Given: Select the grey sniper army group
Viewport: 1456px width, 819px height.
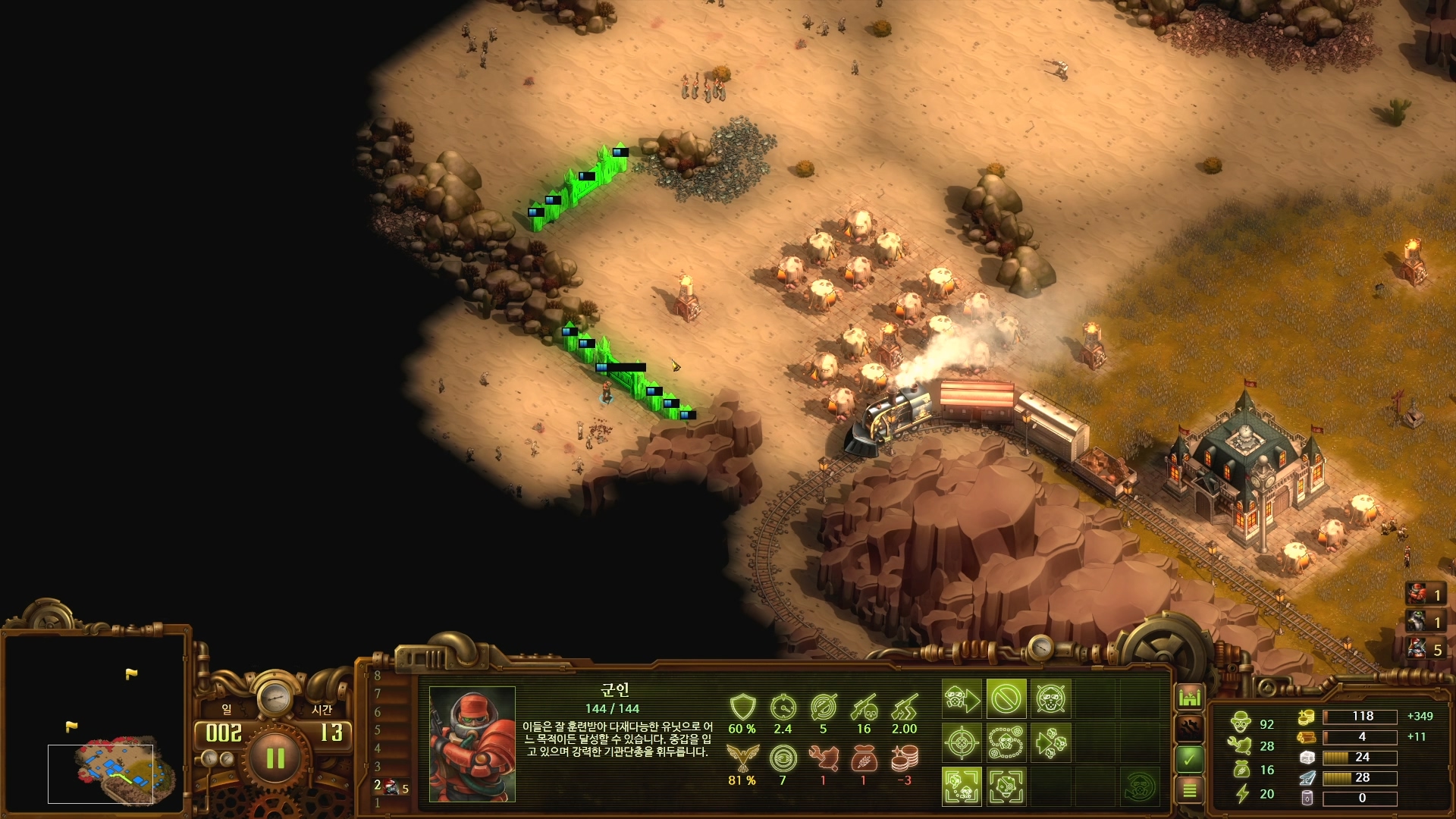Looking at the screenshot, I should tap(1425, 623).
